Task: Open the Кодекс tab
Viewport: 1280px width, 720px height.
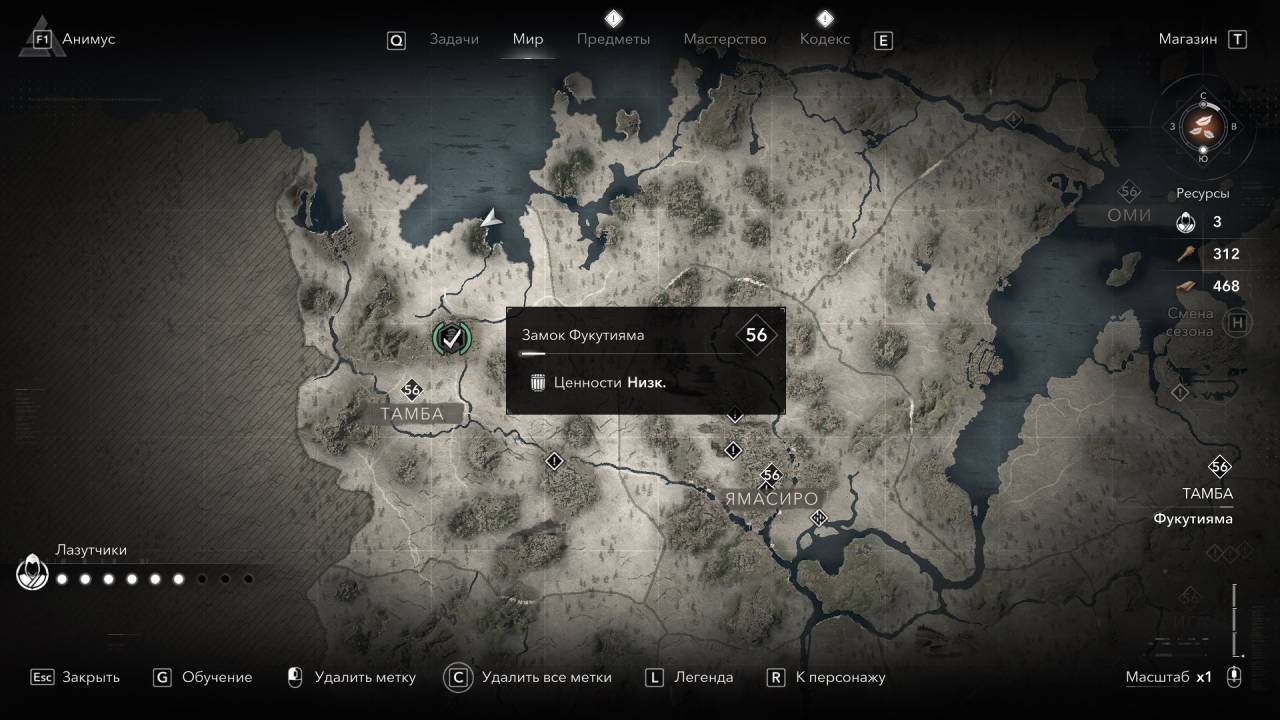Action: tap(825, 39)
